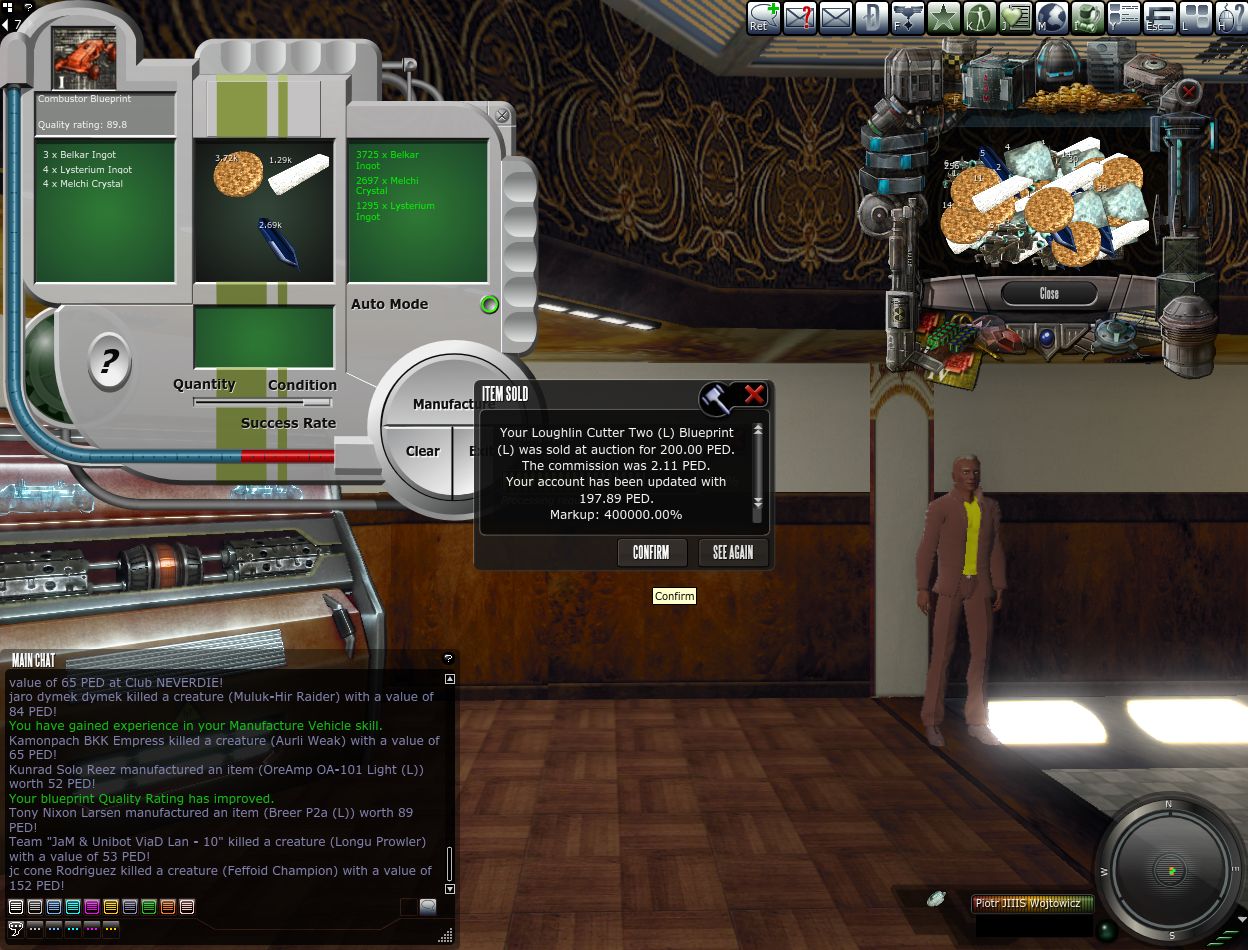This screenshot has height=950, width=1248.
Task: Select the magenta chat channel filter
Action: pos(92,907)
